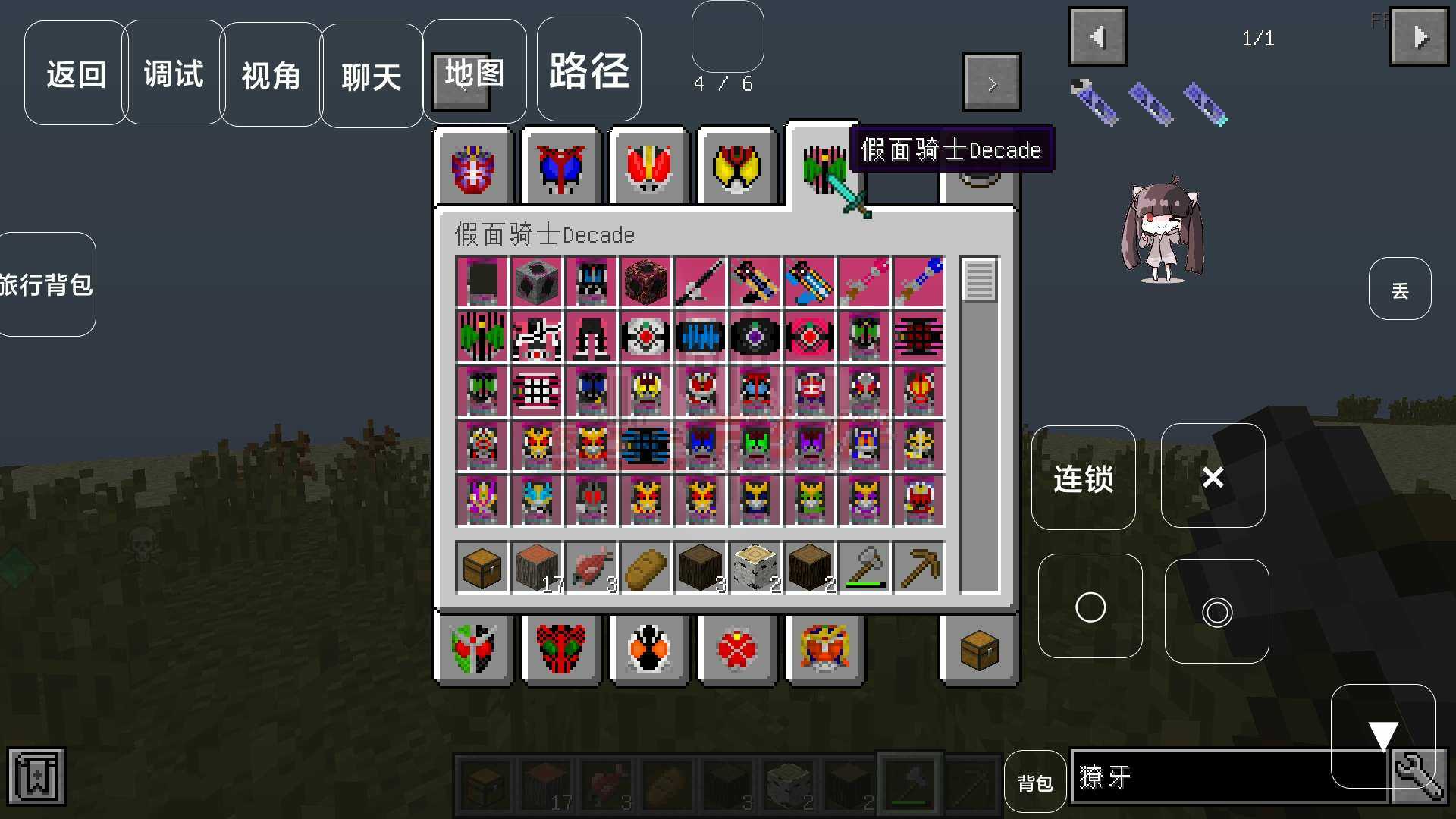
Task: Pick up the wooden pickaxe item
Action: 918,566
